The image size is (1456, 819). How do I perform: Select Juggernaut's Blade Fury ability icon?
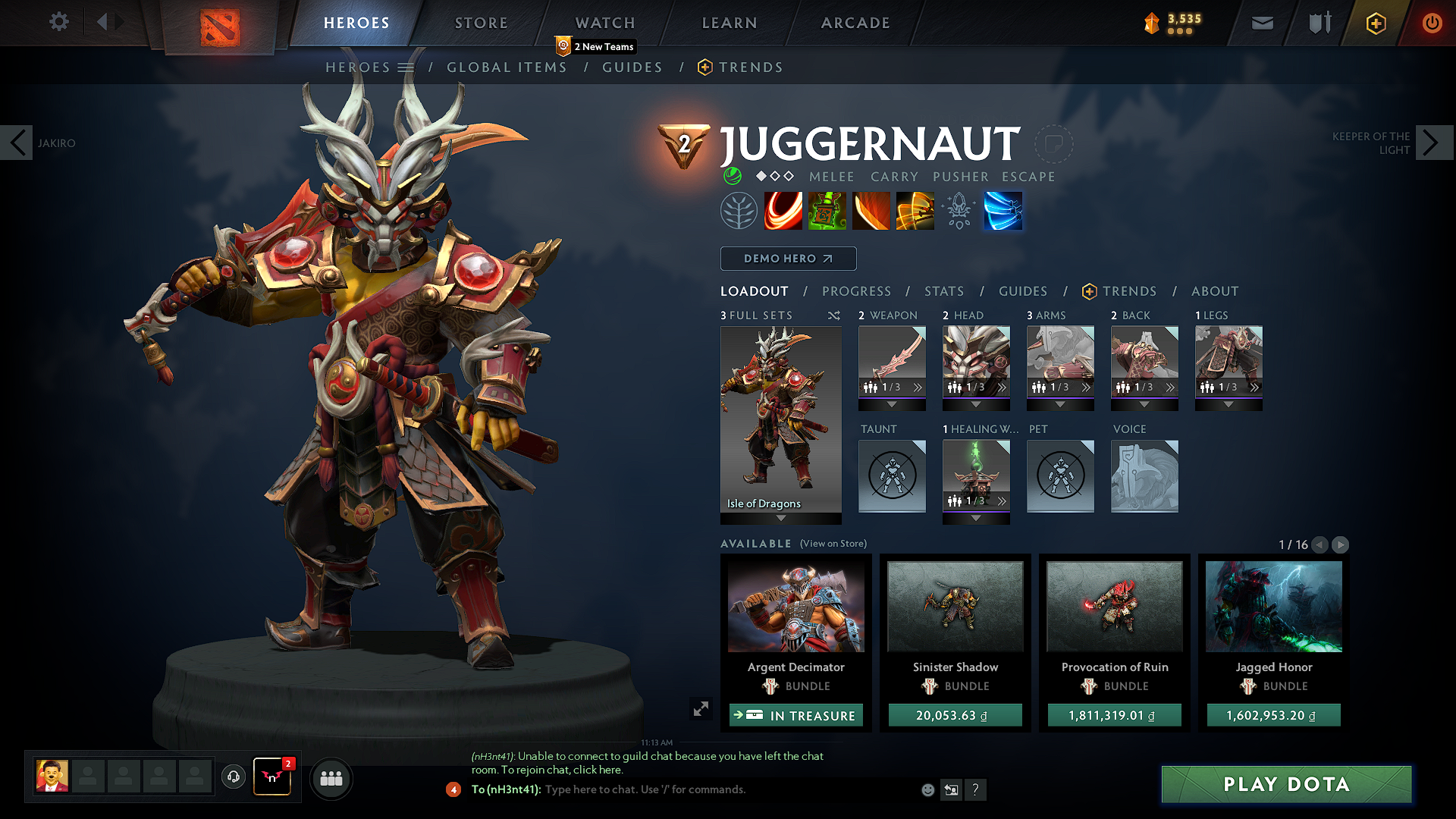(x=783, y=211)
